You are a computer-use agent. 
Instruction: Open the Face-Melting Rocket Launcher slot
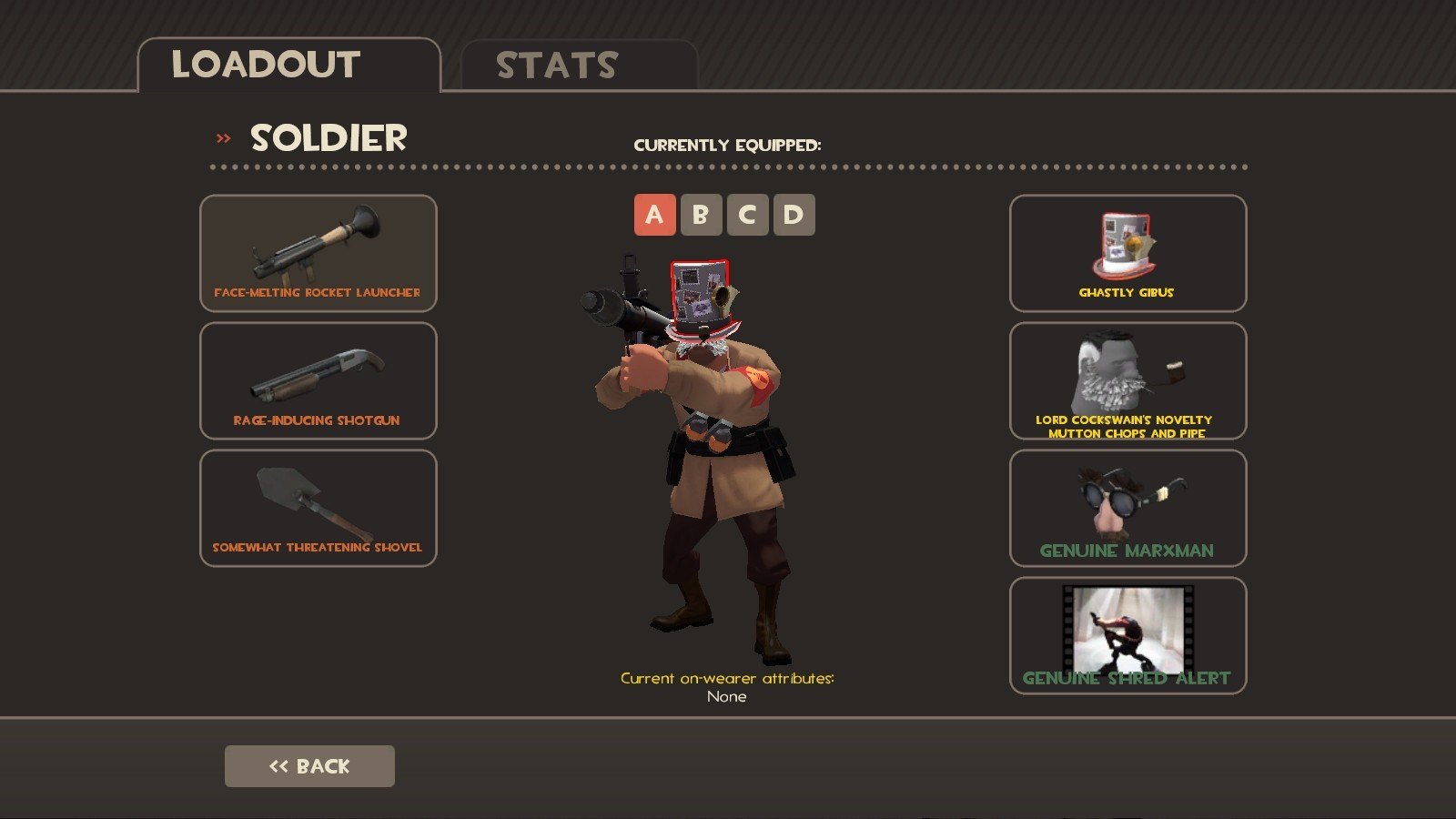[318, 253]
